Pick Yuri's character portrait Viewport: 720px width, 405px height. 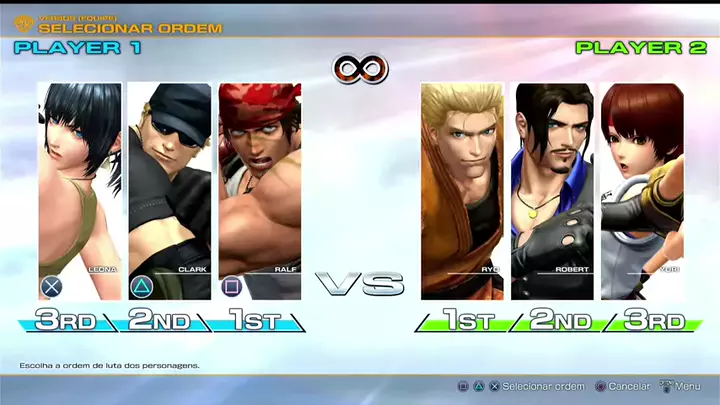(x=642, y=190)
